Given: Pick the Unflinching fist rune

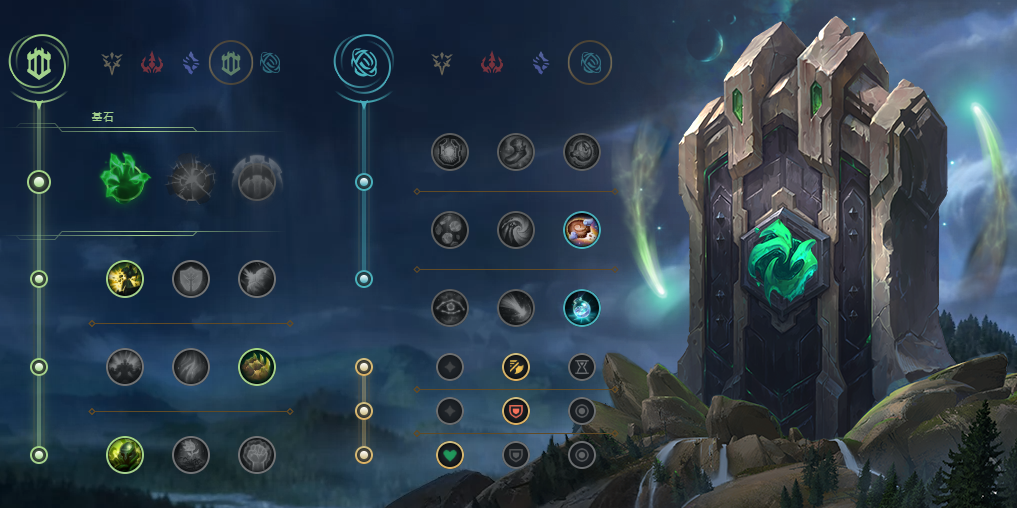Looking at the screenshot, I should click(257, 455).
